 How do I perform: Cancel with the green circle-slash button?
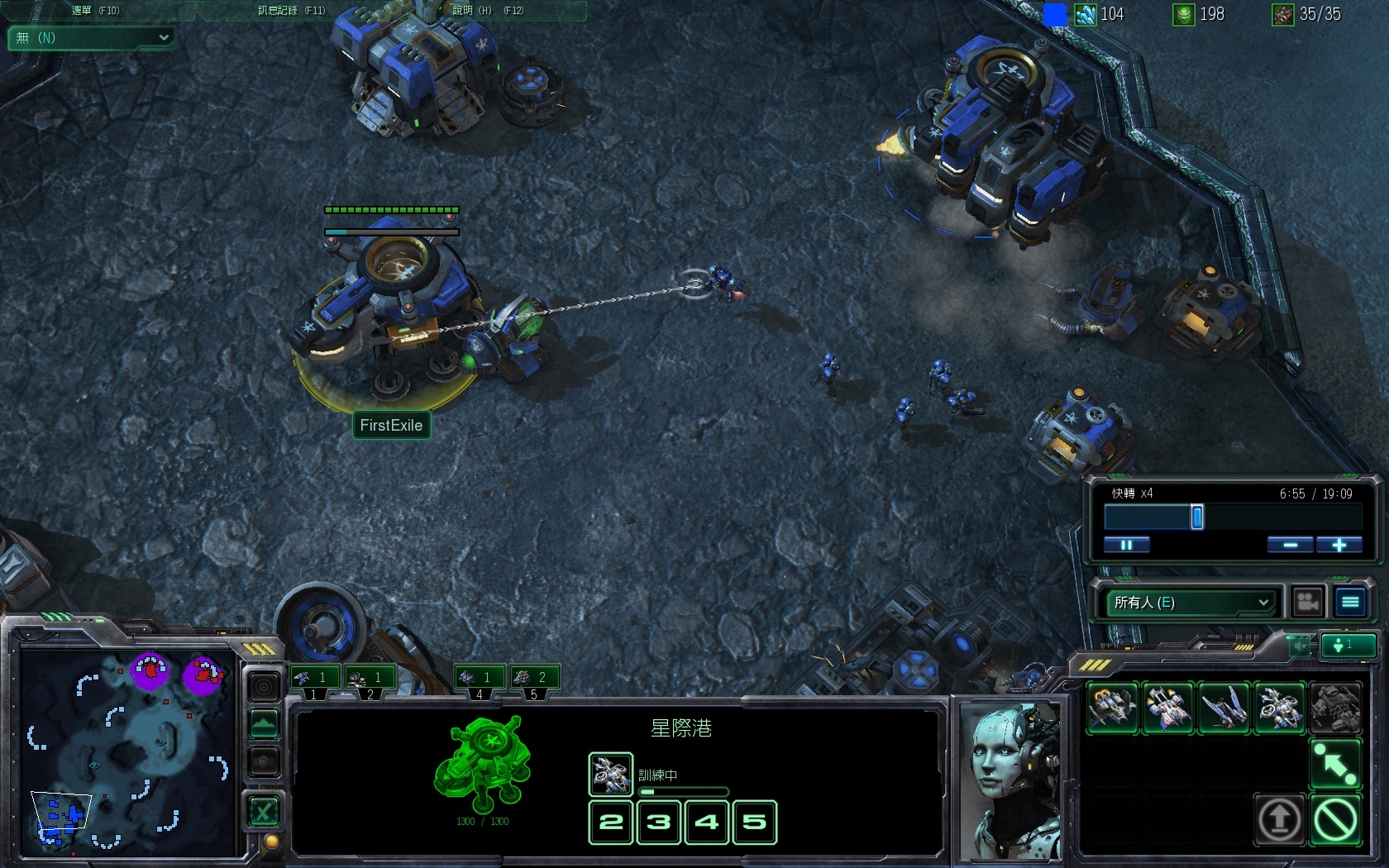coord(1335,820)
